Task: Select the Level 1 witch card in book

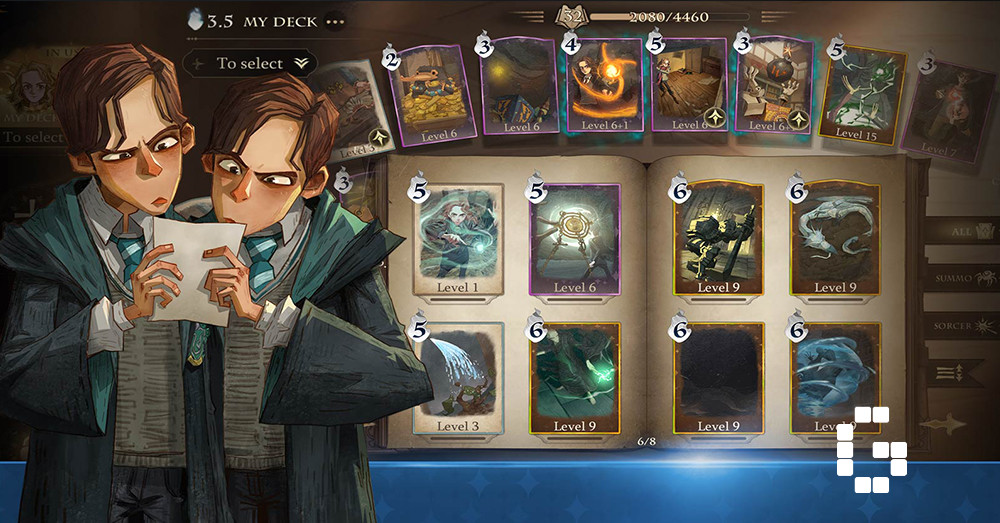Action: point(459,238)
